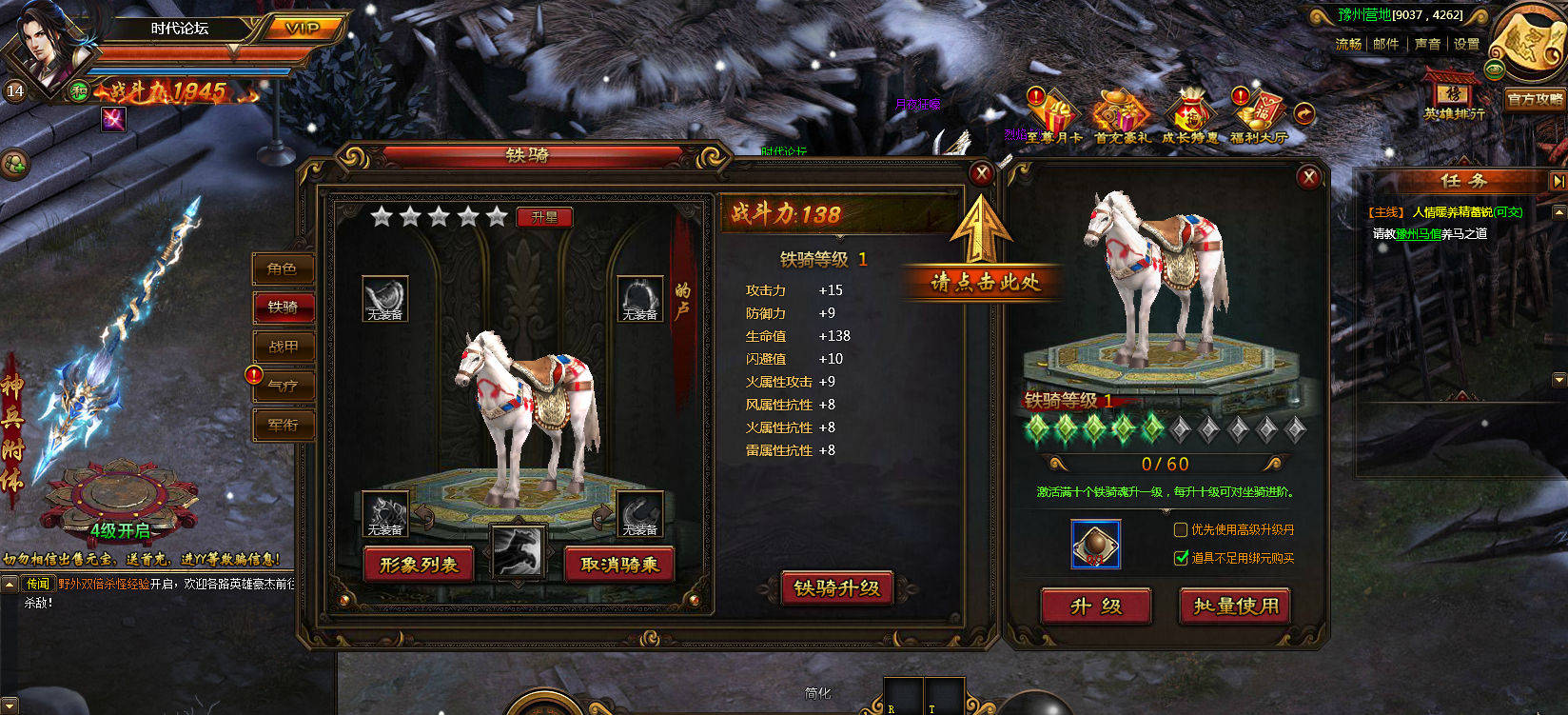1568x715 pixels.
Task: Open the 福利大厅 welfare hall
Action: (x=1258, y=116)
